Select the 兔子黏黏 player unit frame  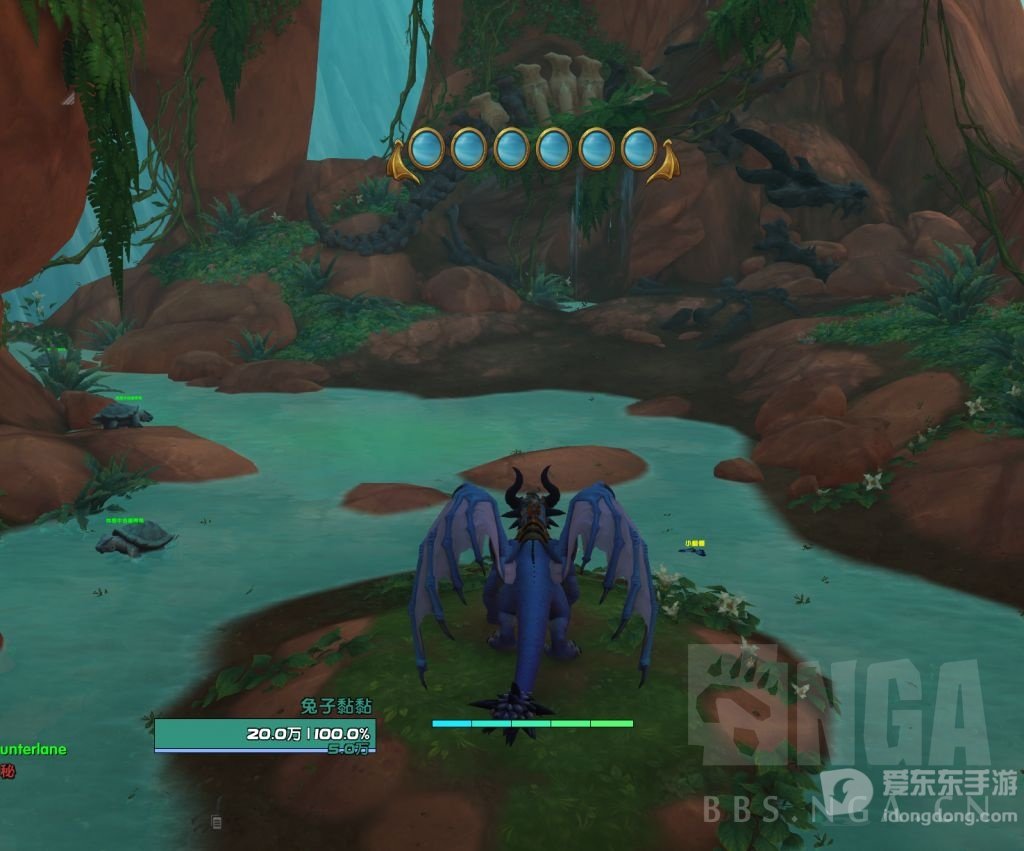point(265,734)
